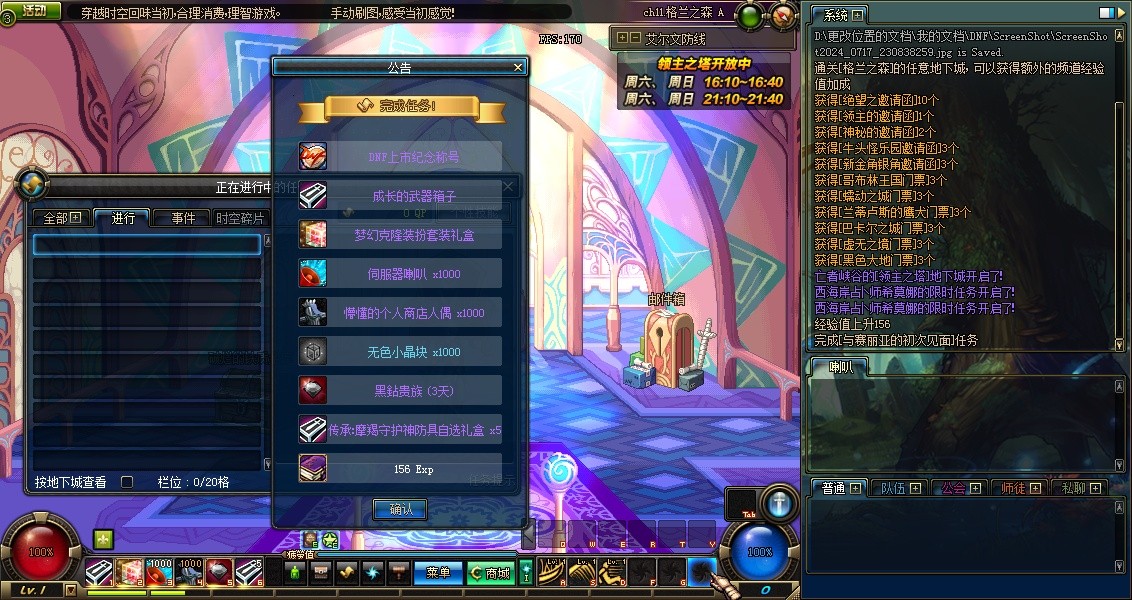The height and width of the screenshot is (600, 1132).
Task: Open the 公会 guild chat tab
Action: pyautogui.click(x=959, y=488)
